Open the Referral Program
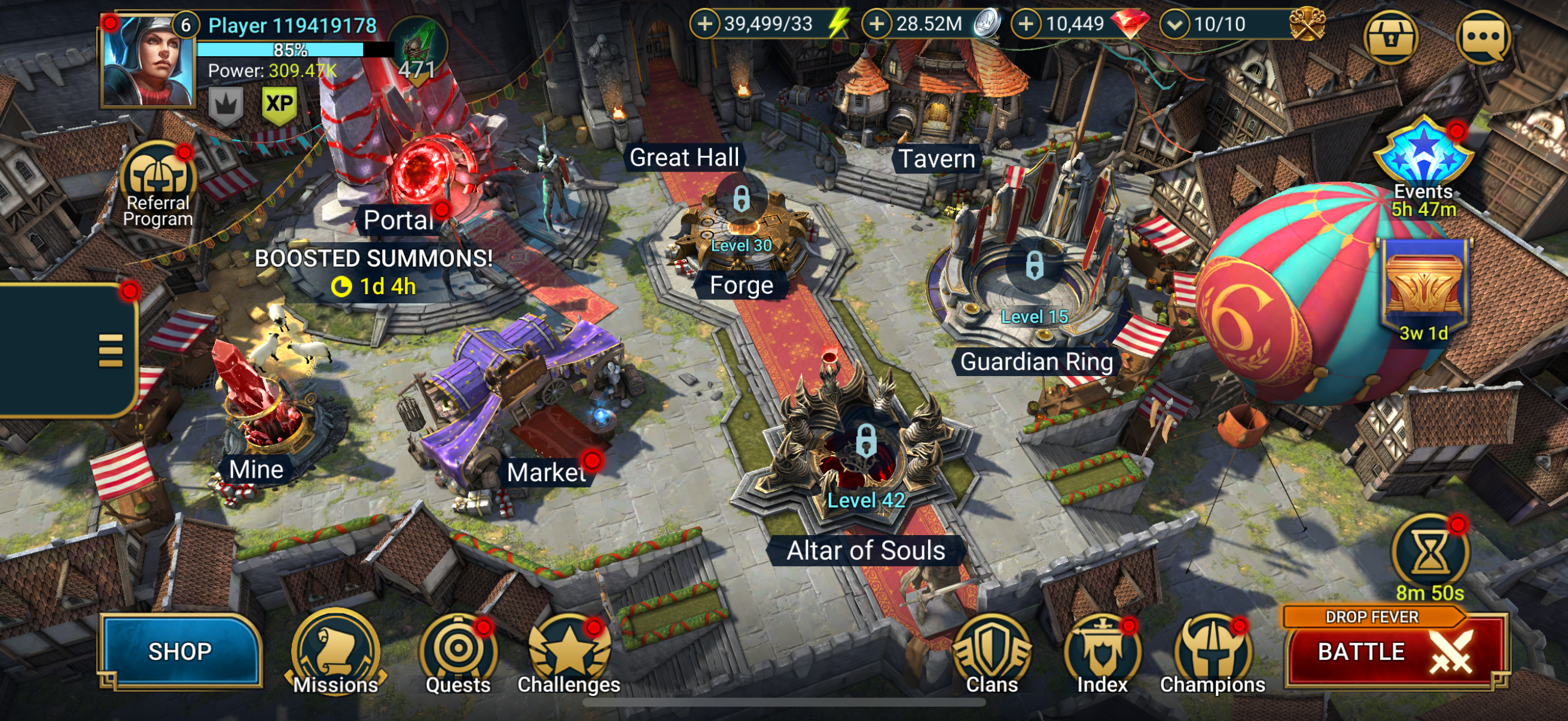 tap(158, 182)
